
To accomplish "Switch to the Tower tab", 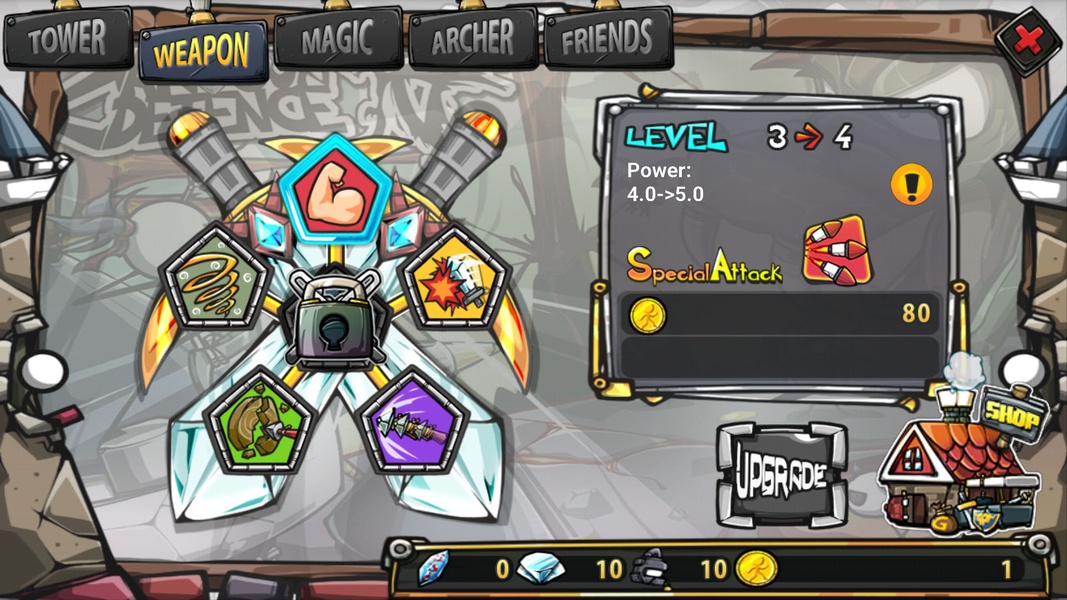I will pos(68,39).
